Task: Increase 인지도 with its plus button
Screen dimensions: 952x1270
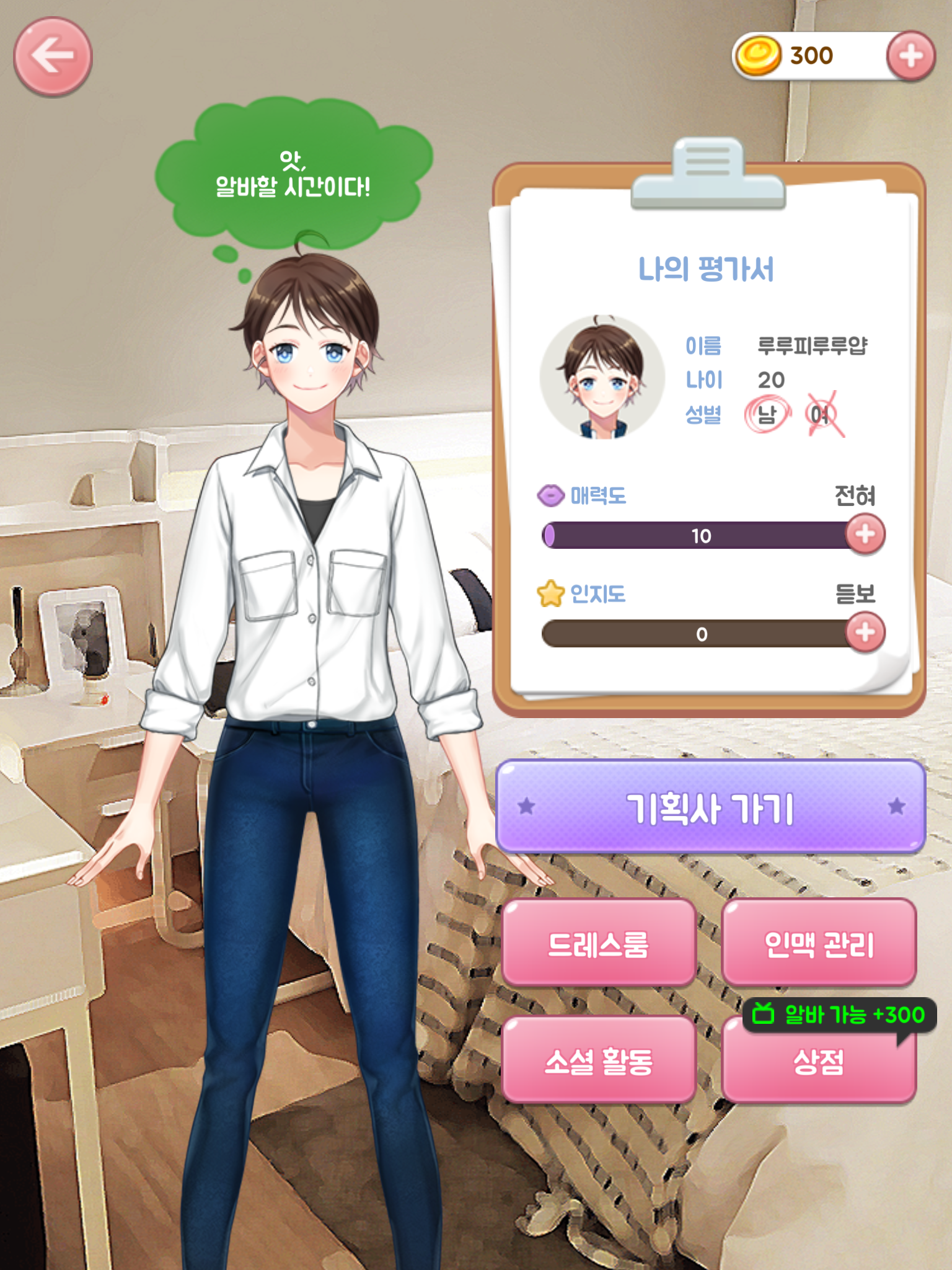Action: pos(865,633)
